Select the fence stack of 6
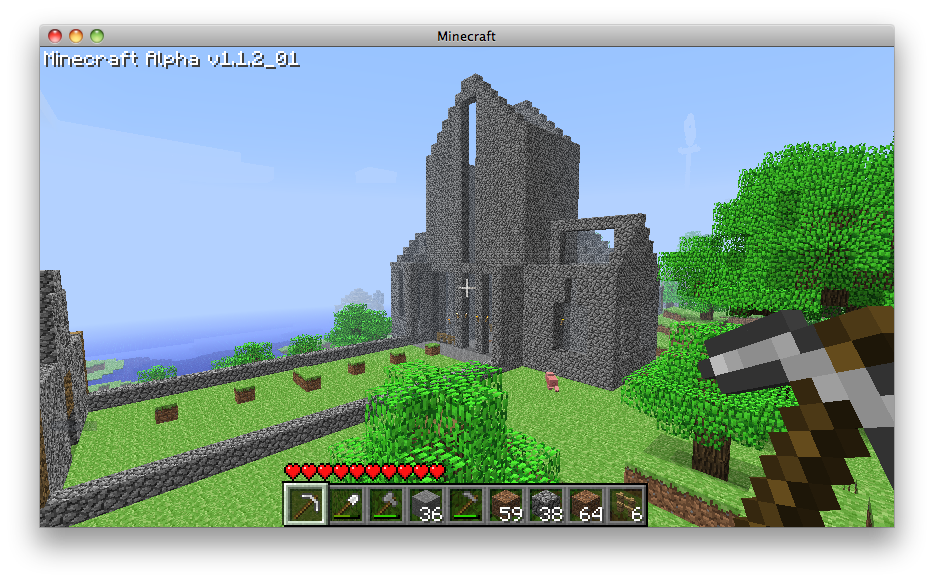The height and width of the screenshot is (582, 934). [626, 505]
